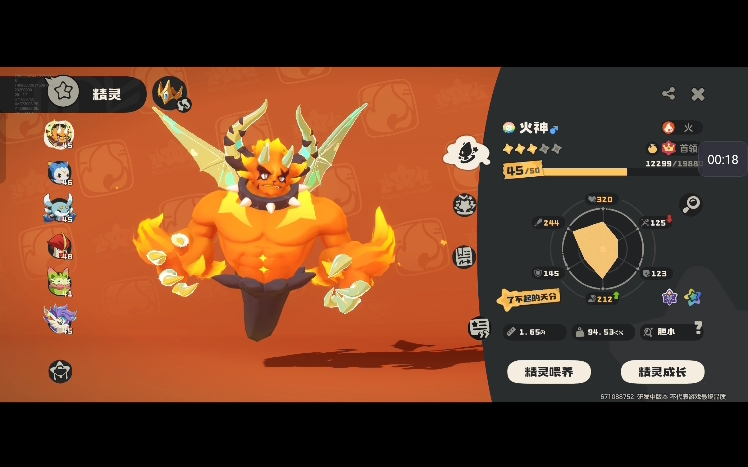Select the green cat spirit portrait
The width and height of the screenshot is (748, 467).
click(59, 283)
